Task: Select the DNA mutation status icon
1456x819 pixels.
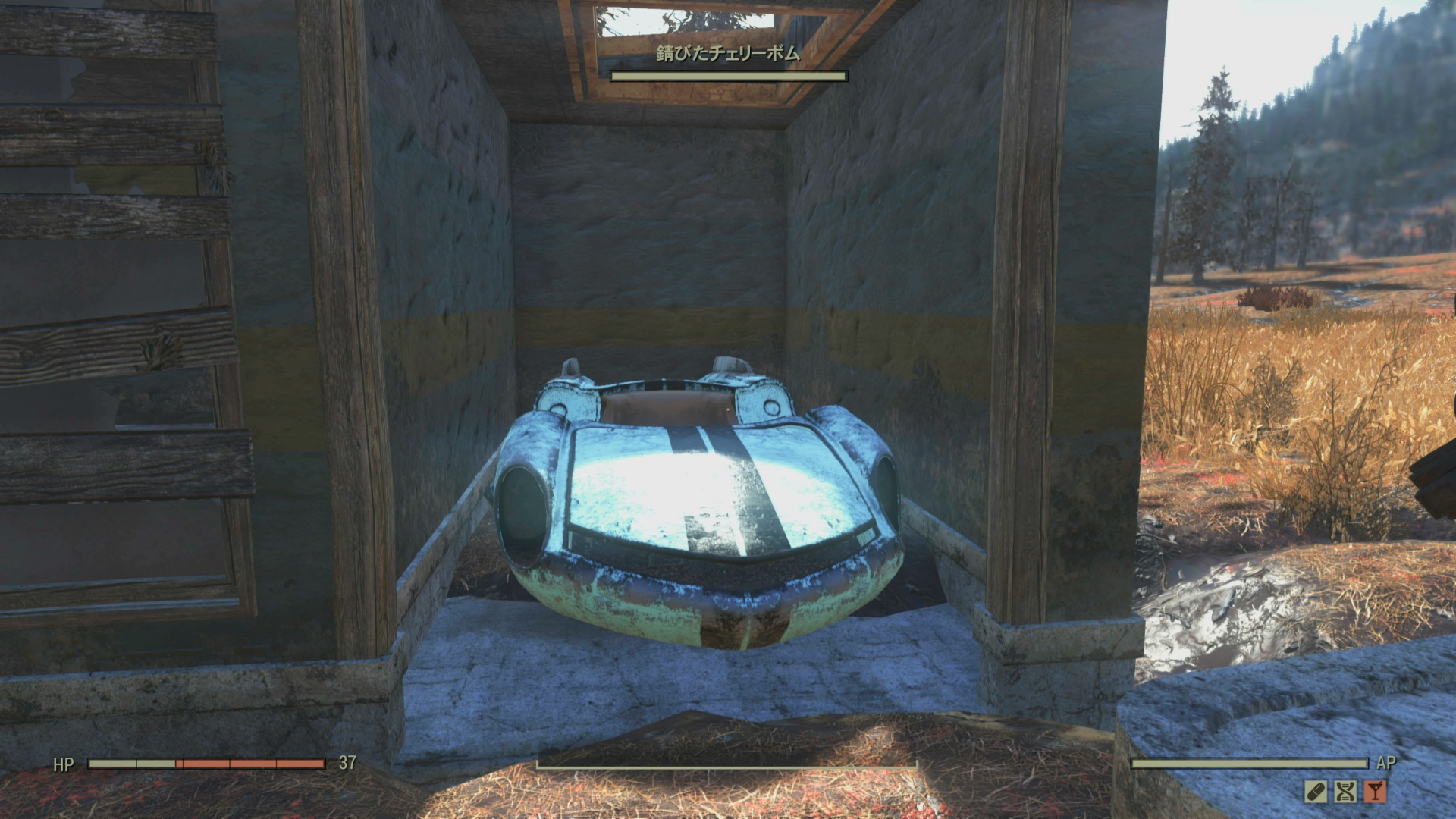Action: tap(1345, 792)
